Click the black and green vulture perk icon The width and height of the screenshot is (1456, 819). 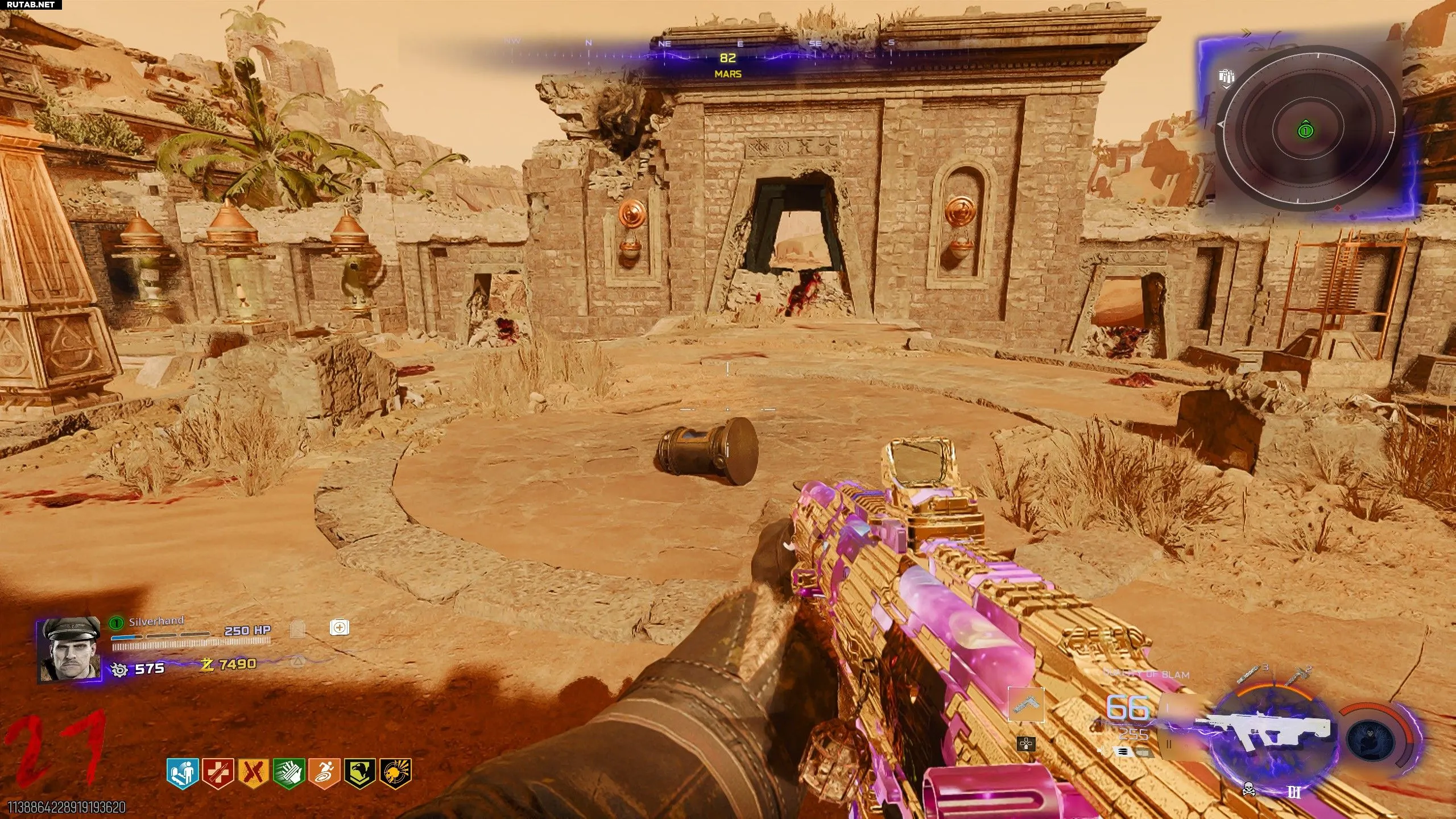pyautogui.click(x=360, y=772)
